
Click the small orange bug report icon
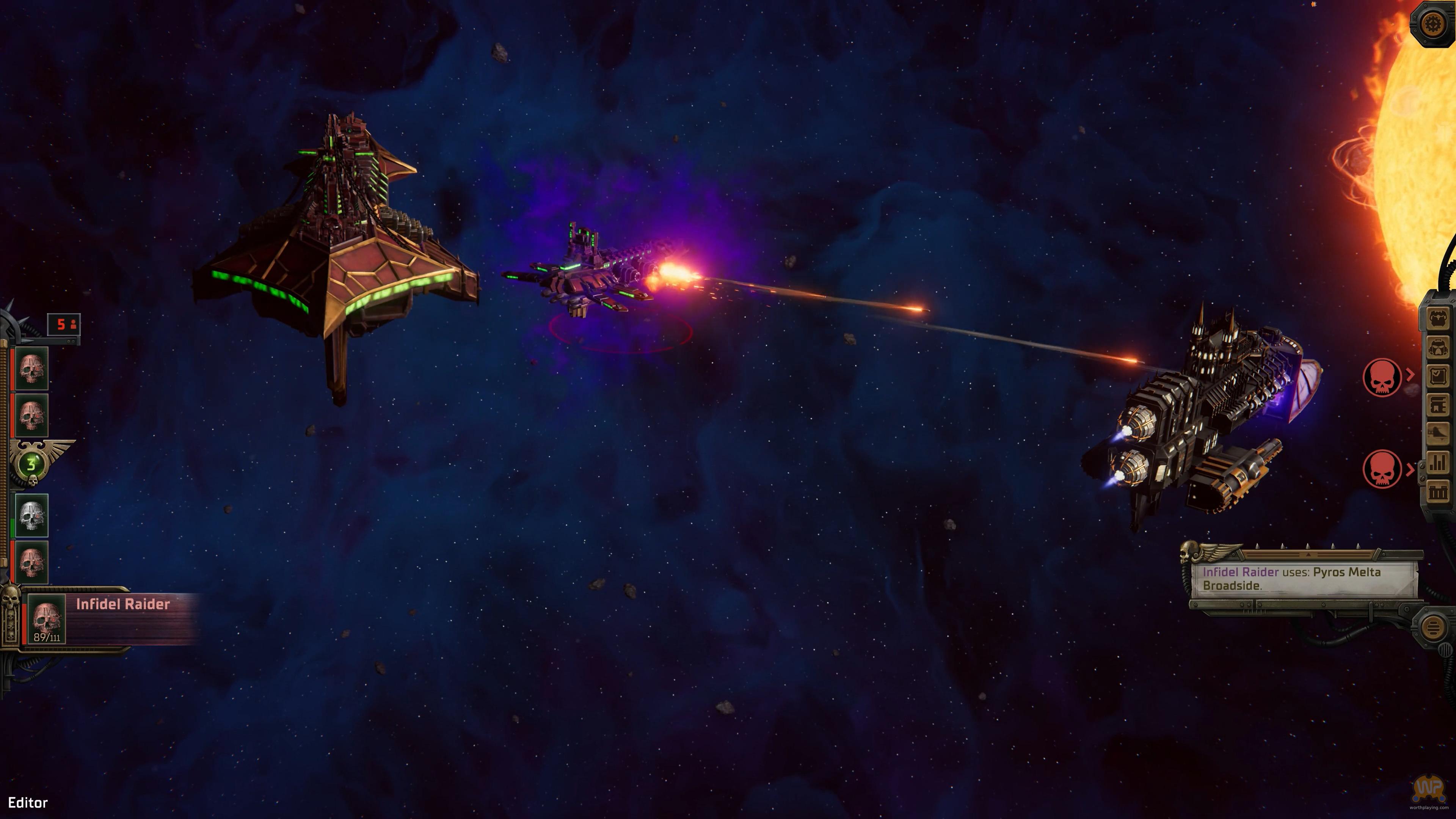pos(1313,5)
